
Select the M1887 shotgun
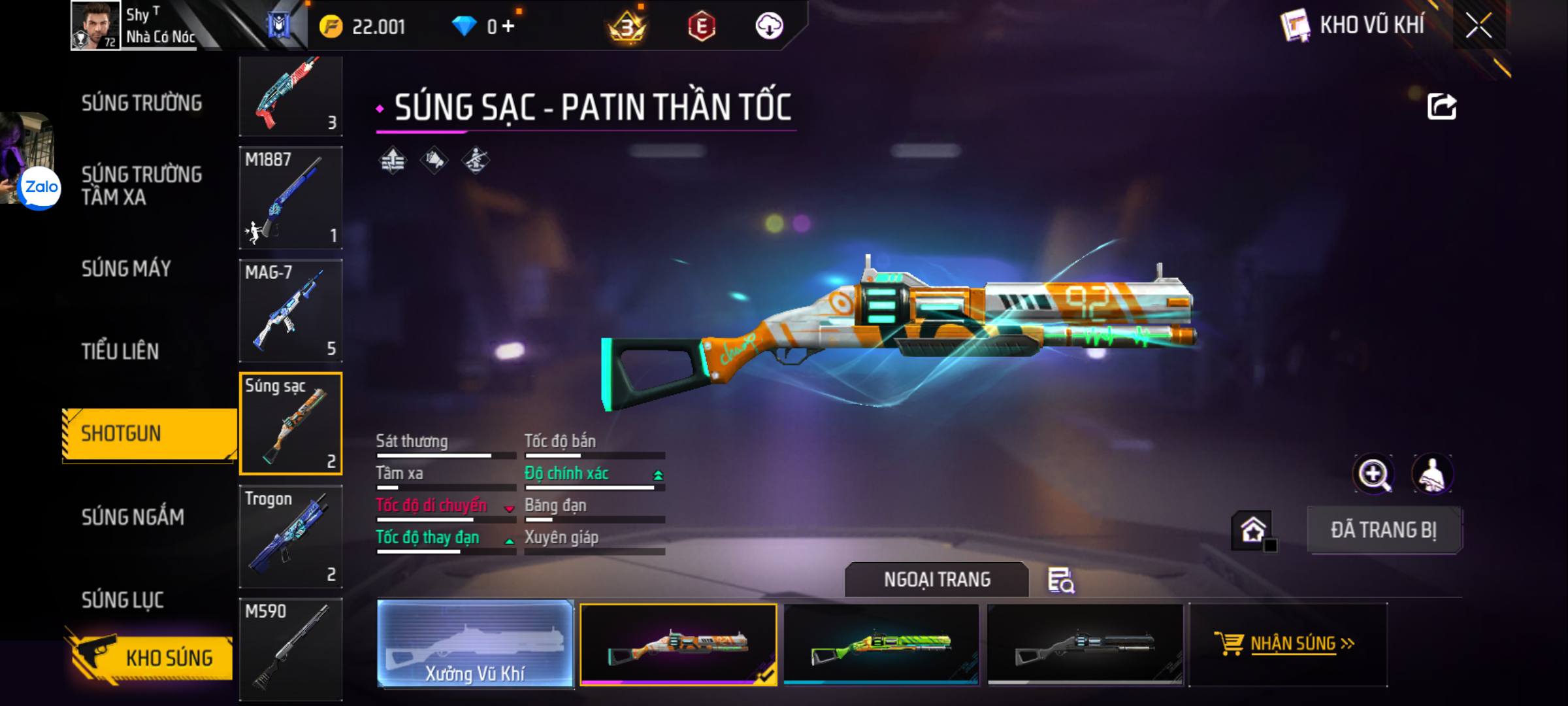point(291,197)
